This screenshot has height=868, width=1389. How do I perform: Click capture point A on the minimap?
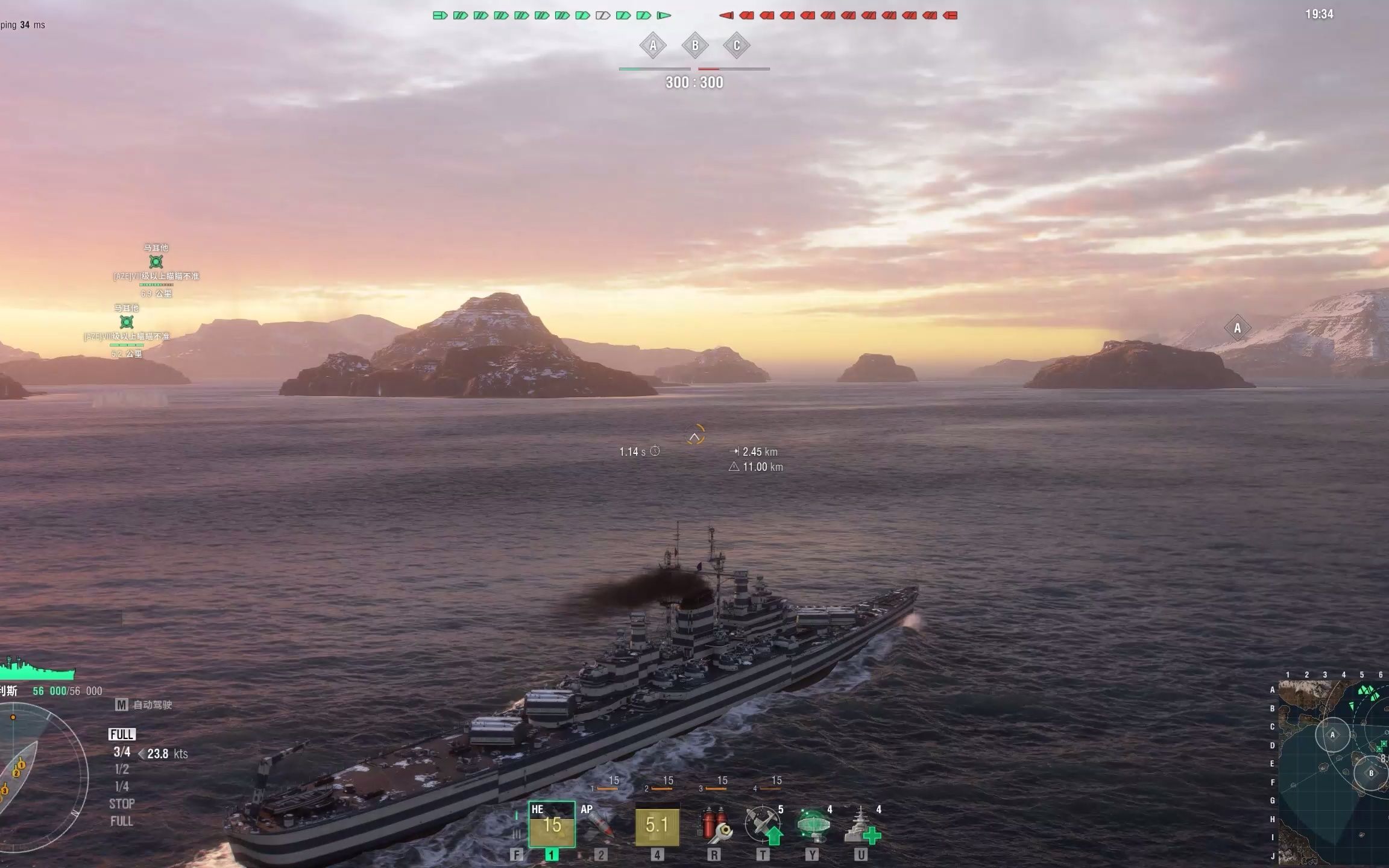click(x=1332, y=735)
